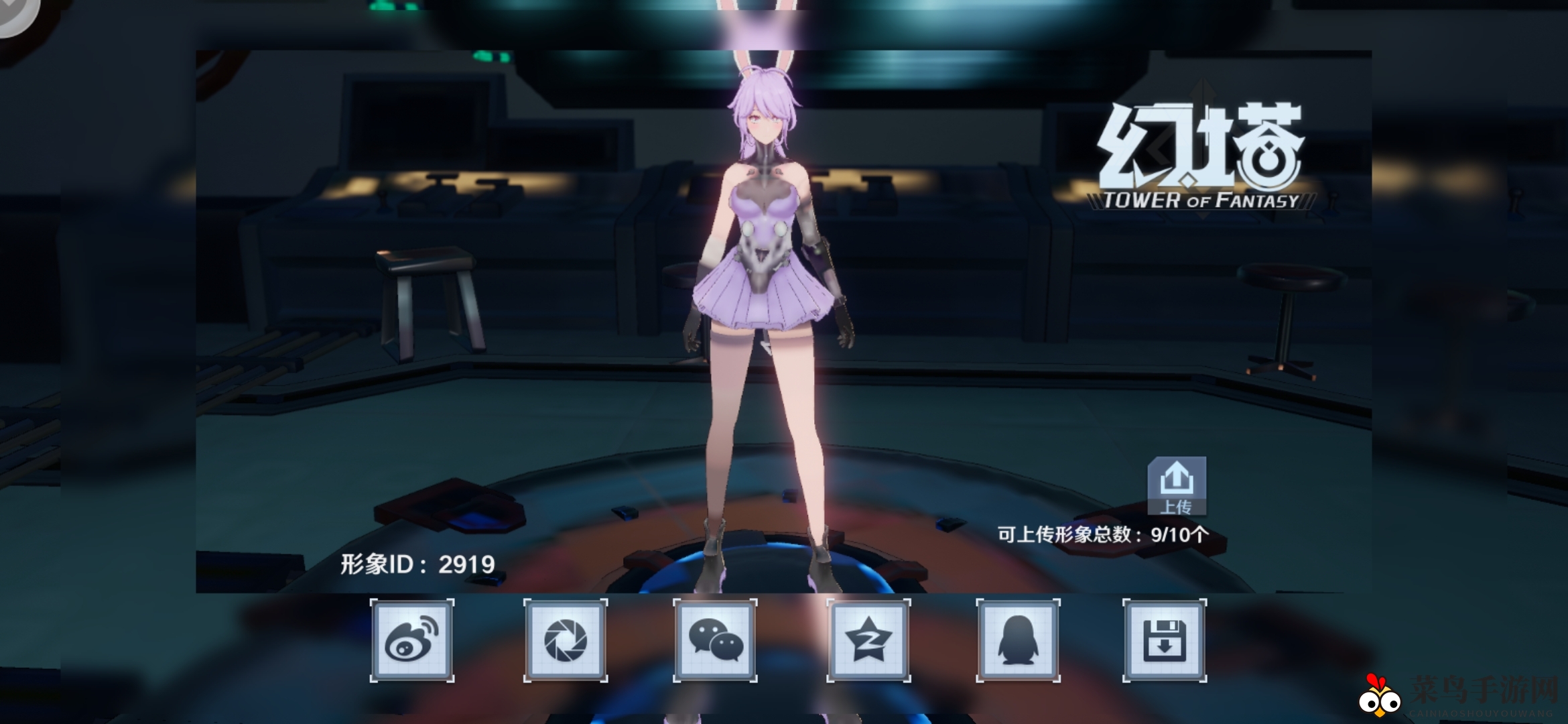Share character via QQ penguin icon

(x=1019, y=640)
